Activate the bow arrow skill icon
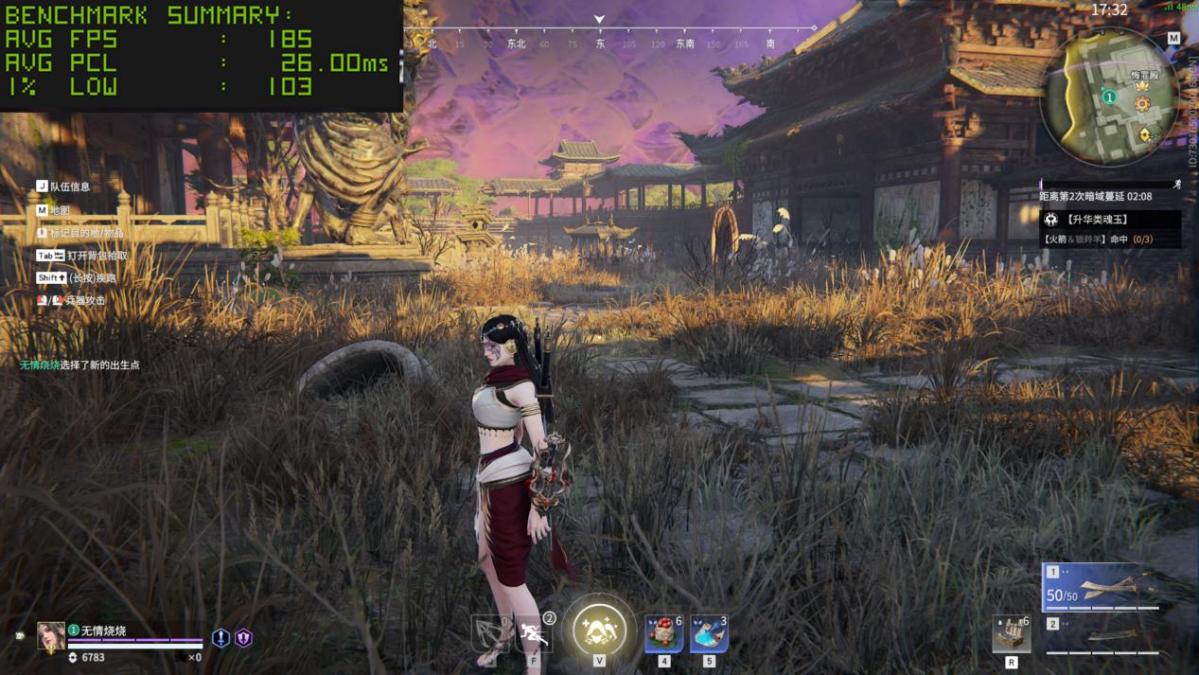 [x=491, y=633]
